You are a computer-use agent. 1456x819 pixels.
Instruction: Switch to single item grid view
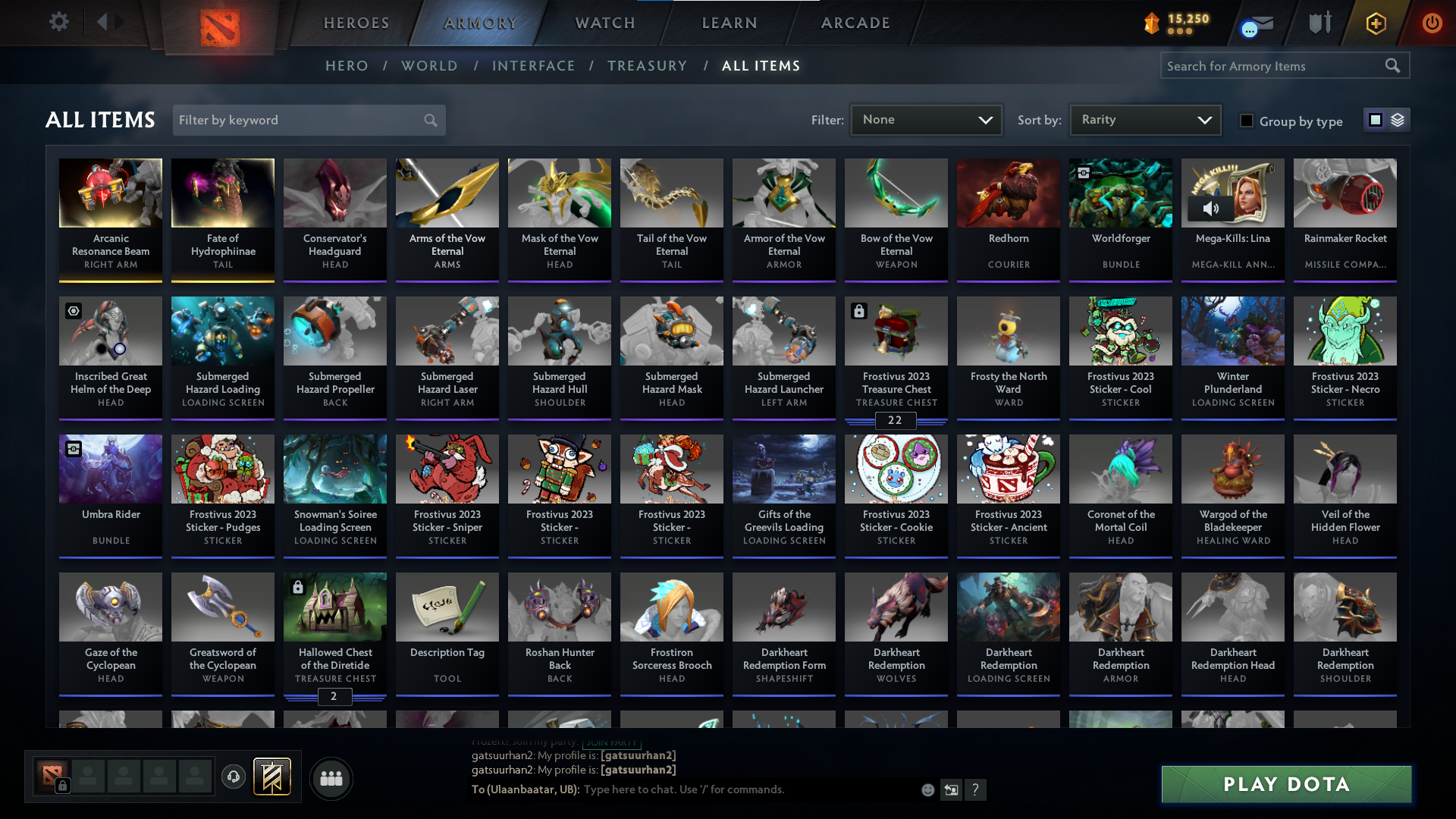[1375, 119]
